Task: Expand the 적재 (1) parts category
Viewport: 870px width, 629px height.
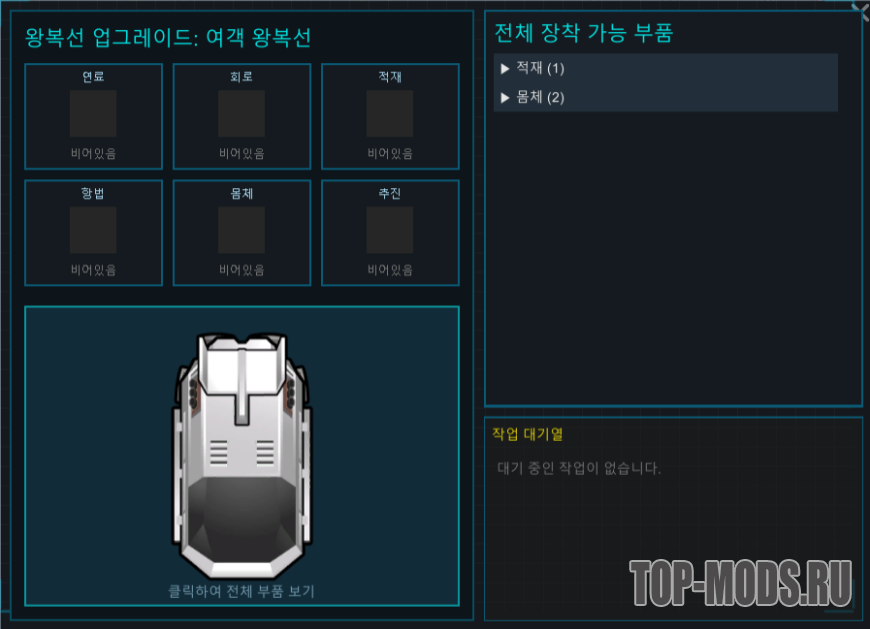Action: 540,68
